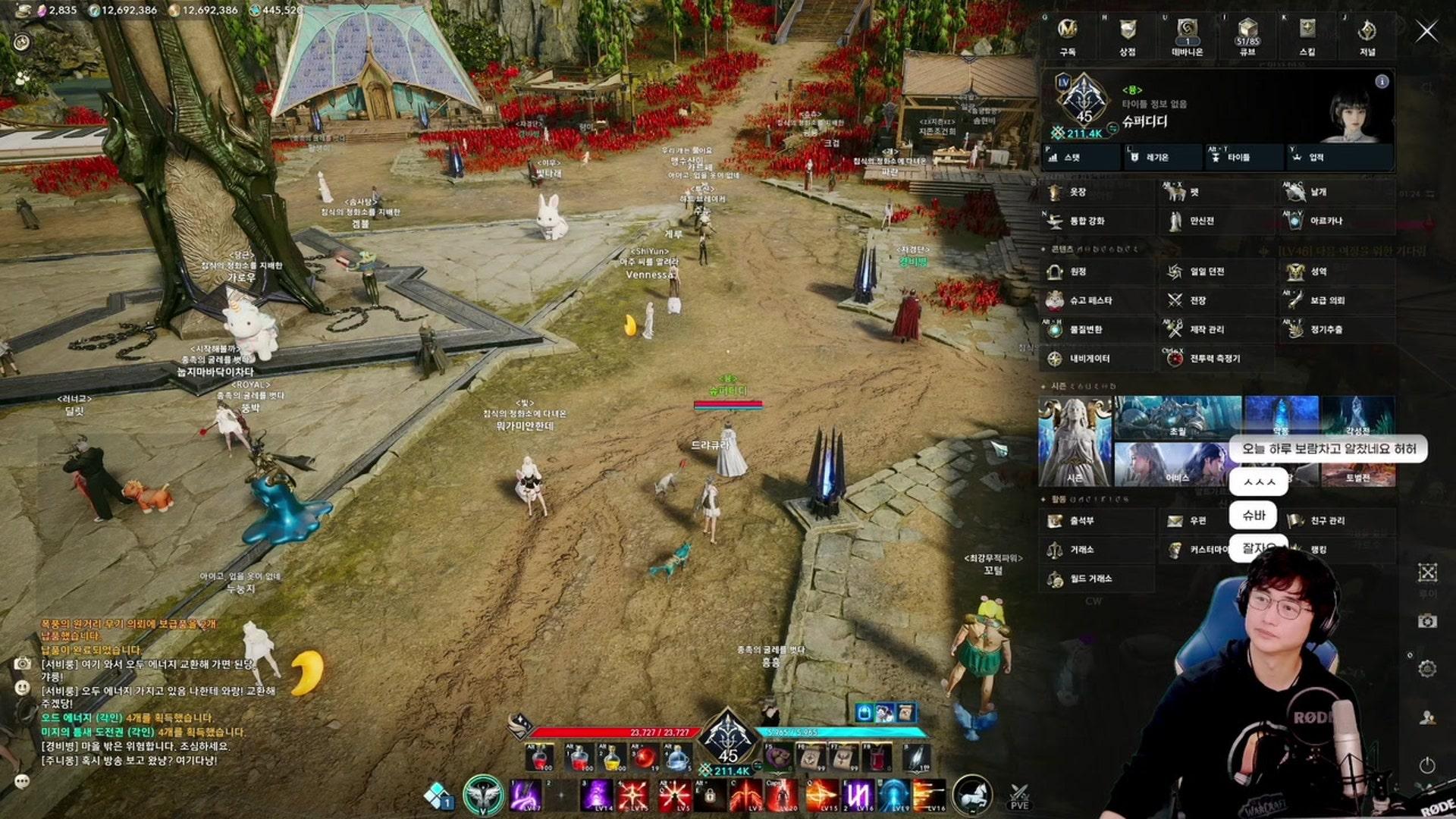1456x819 pixels.
Task: Open the 스킬 skills menu
Action: click(1307, 36)
